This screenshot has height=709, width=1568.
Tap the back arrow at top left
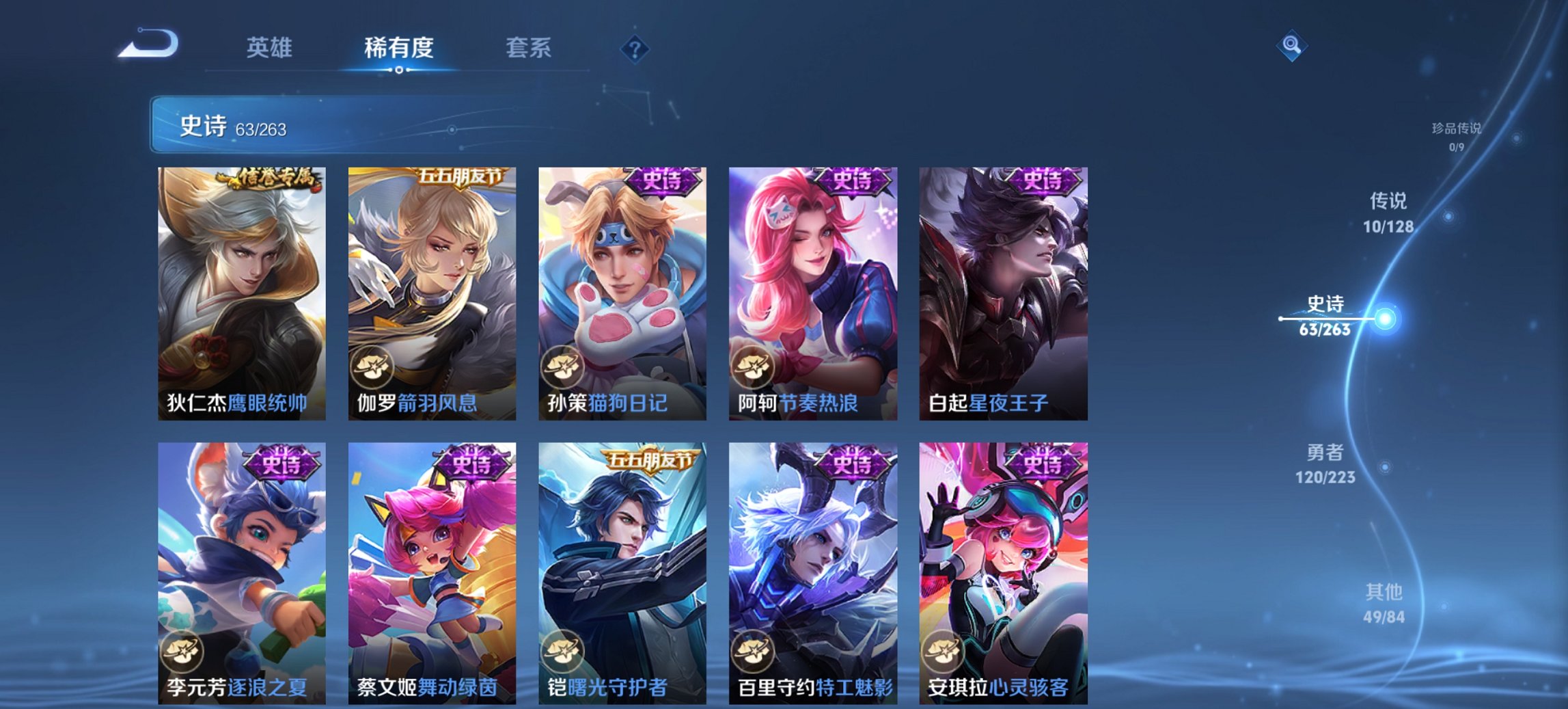tap(147, 46)
